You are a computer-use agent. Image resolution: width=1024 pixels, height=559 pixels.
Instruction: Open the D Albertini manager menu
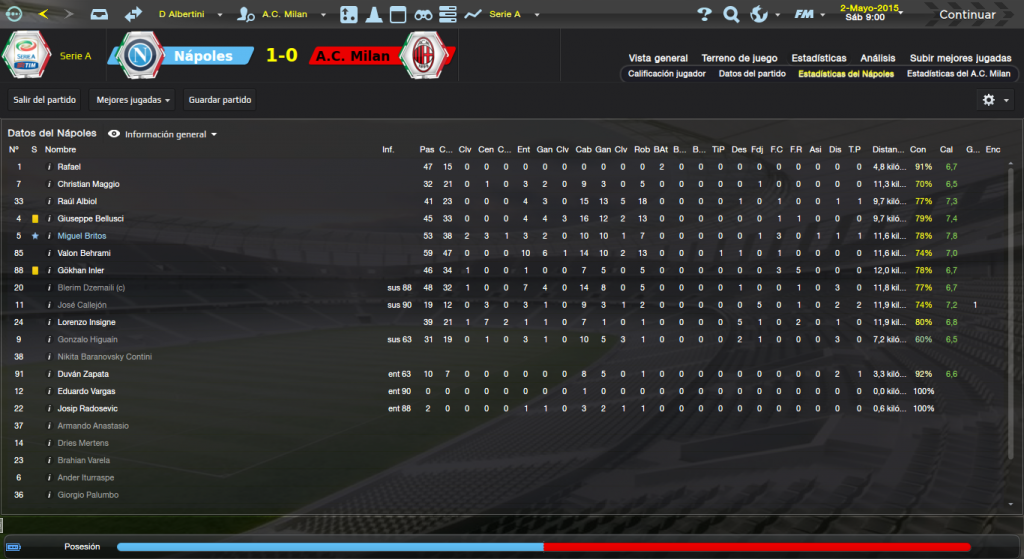click(x=194, y=15)
